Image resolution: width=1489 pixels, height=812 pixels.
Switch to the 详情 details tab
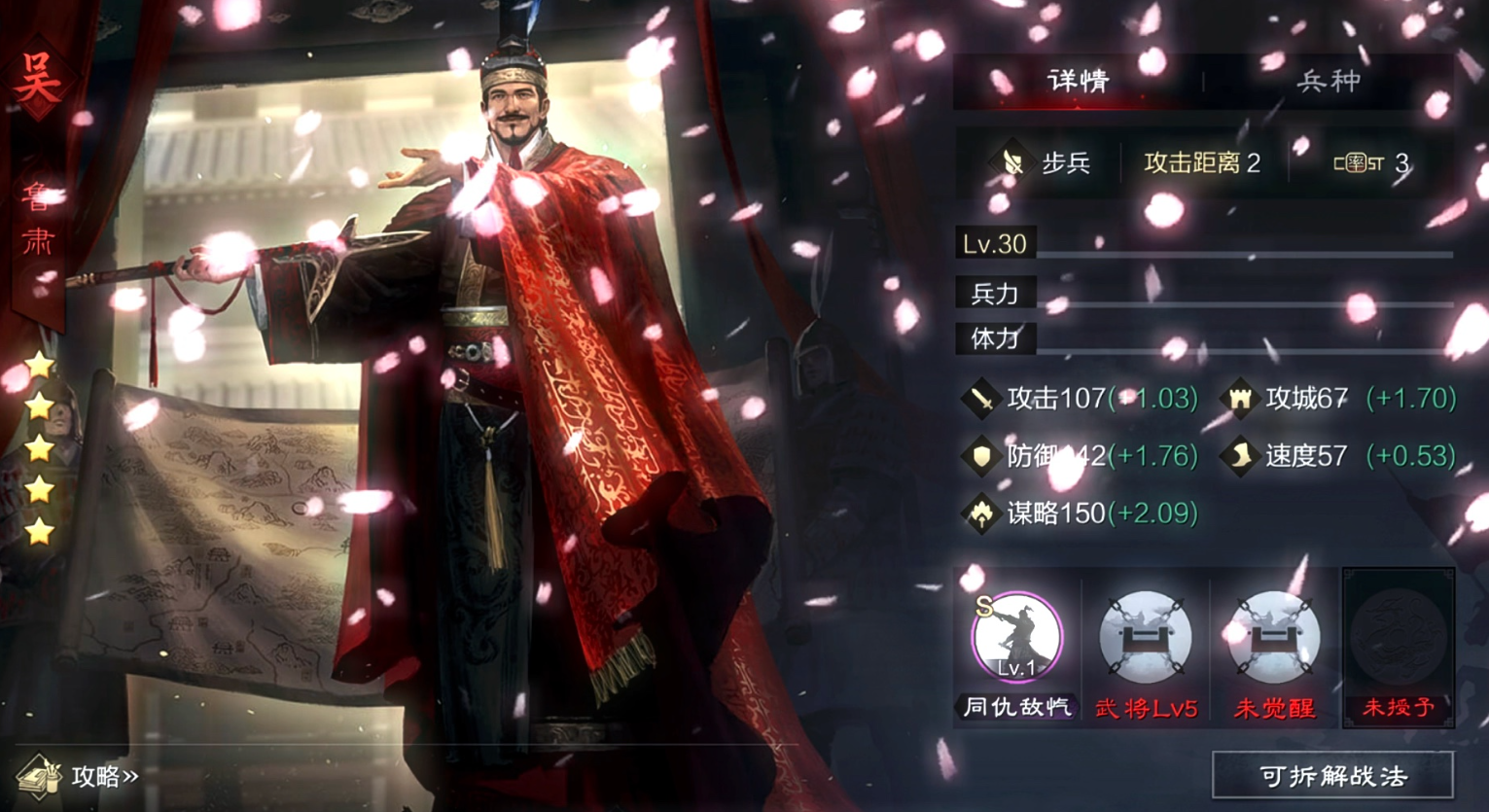1078,81
